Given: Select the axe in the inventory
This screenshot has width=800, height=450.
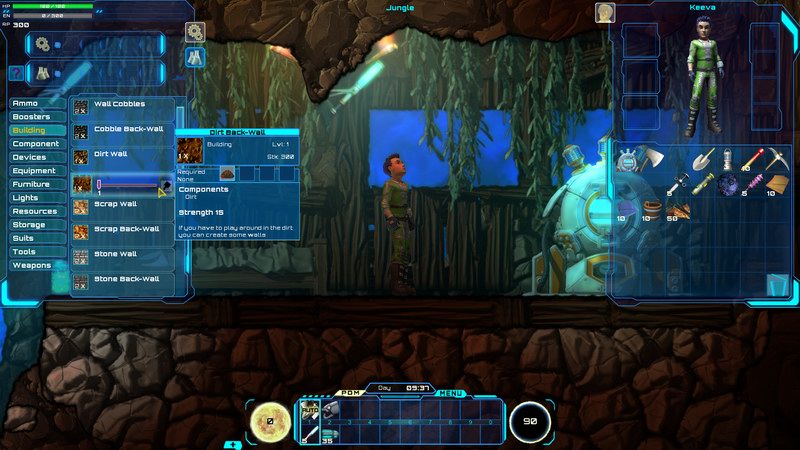Looking at the screenshot, I should click(652, 159).
